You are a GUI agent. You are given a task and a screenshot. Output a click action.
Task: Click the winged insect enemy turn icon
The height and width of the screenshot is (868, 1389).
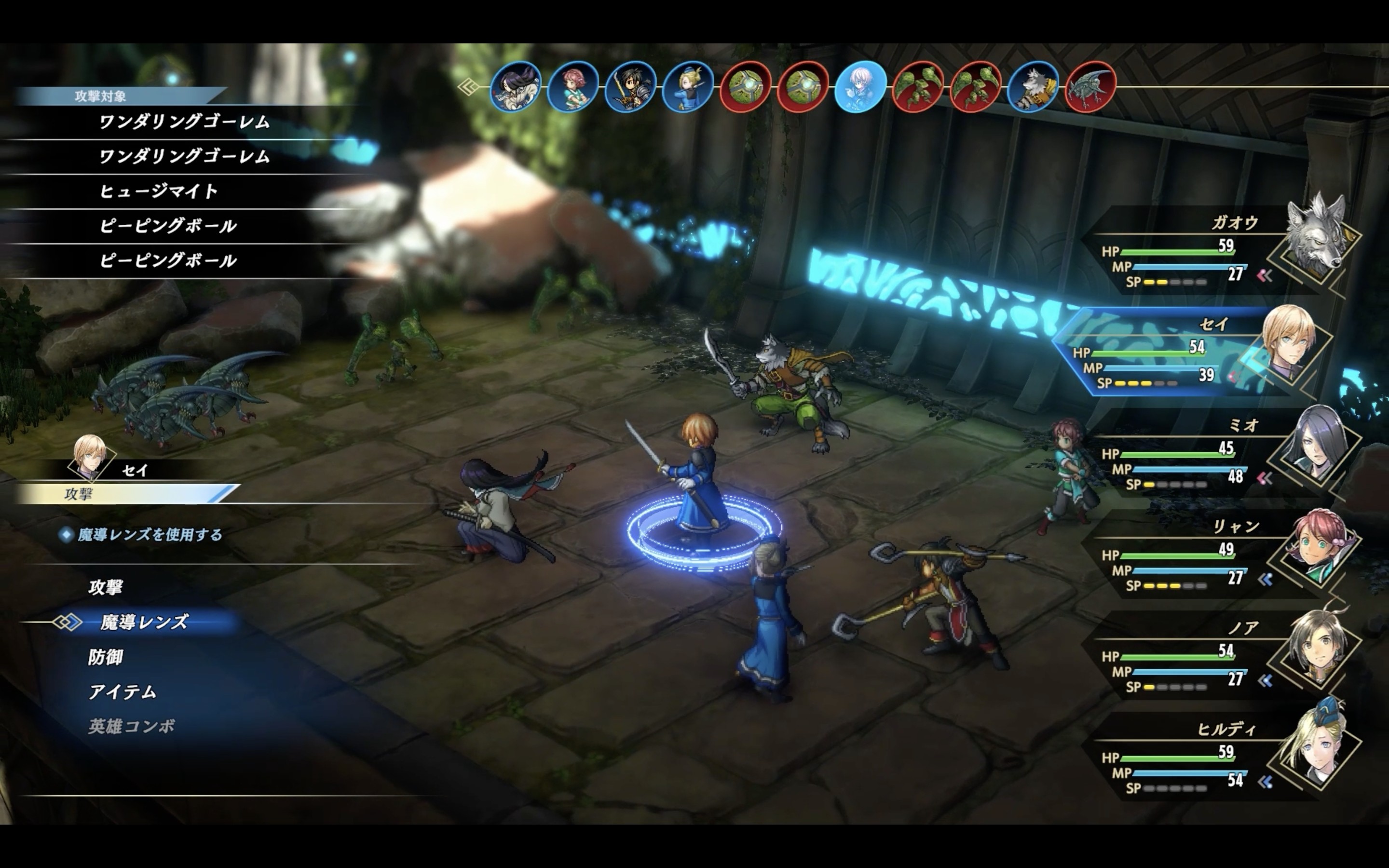pyautogui.click(x=1090, y=87)
